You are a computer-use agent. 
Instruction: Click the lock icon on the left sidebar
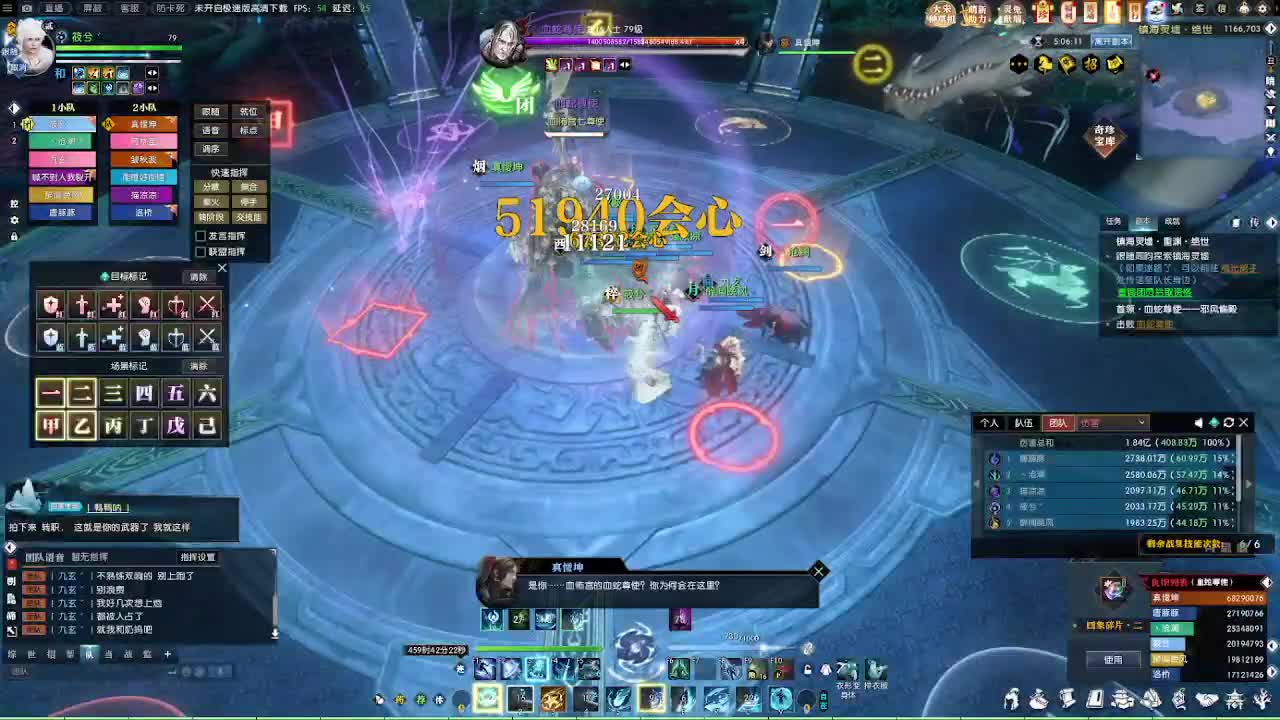pos(14,237)
